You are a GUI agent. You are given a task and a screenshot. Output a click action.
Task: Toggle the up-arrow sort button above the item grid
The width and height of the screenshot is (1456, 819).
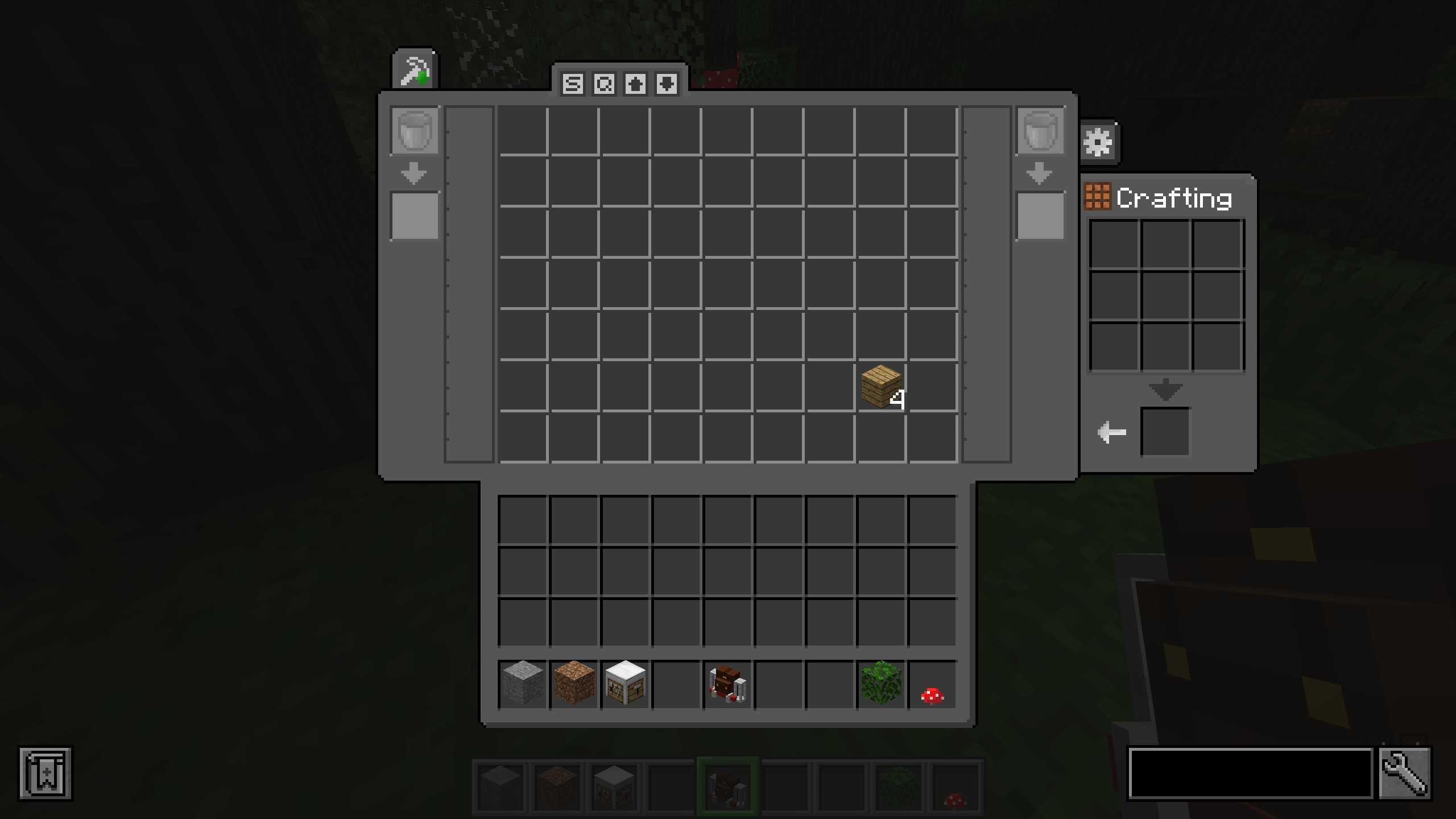[635, 84]
